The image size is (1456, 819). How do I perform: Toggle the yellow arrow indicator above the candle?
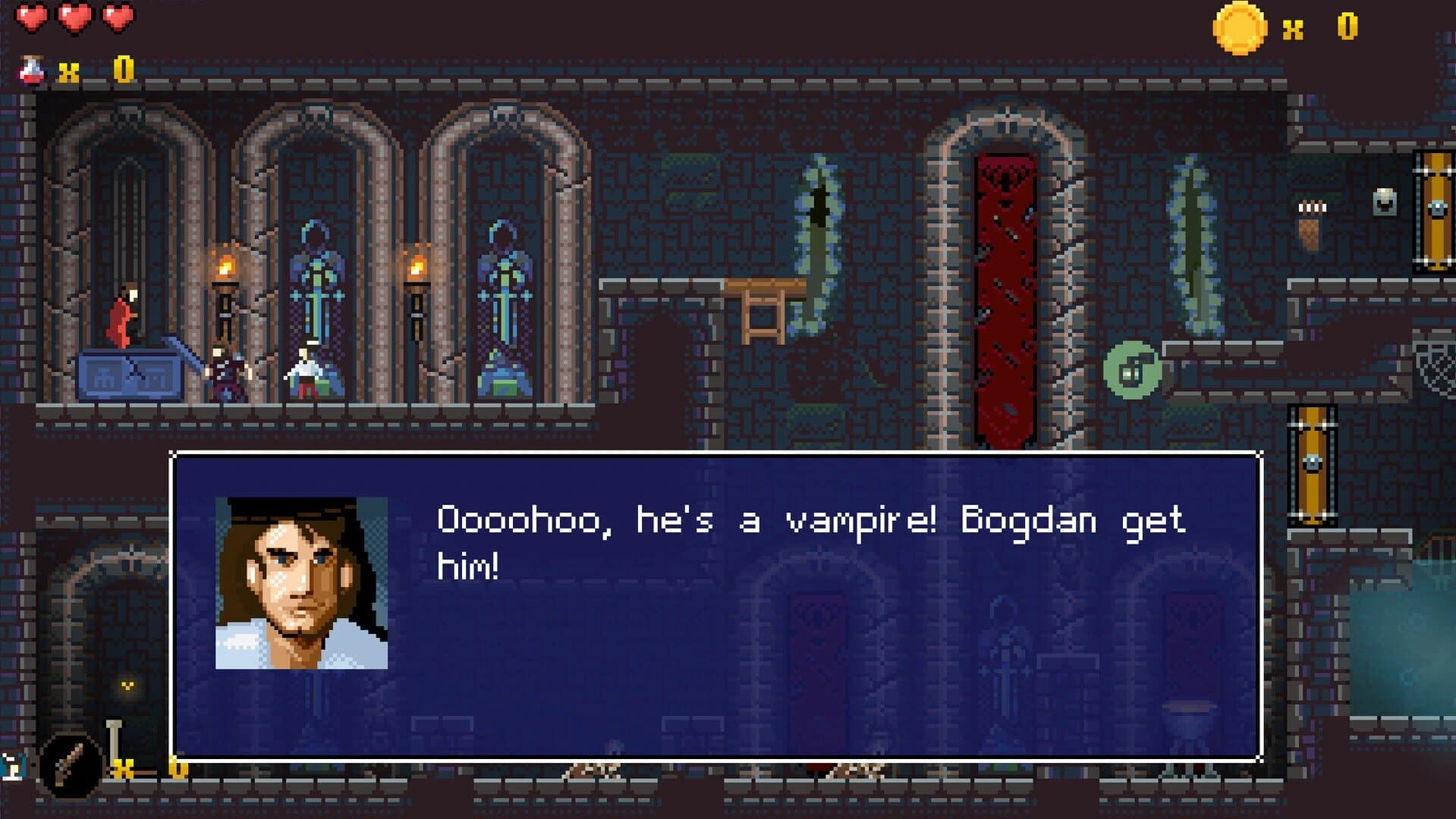pos(127,684)
